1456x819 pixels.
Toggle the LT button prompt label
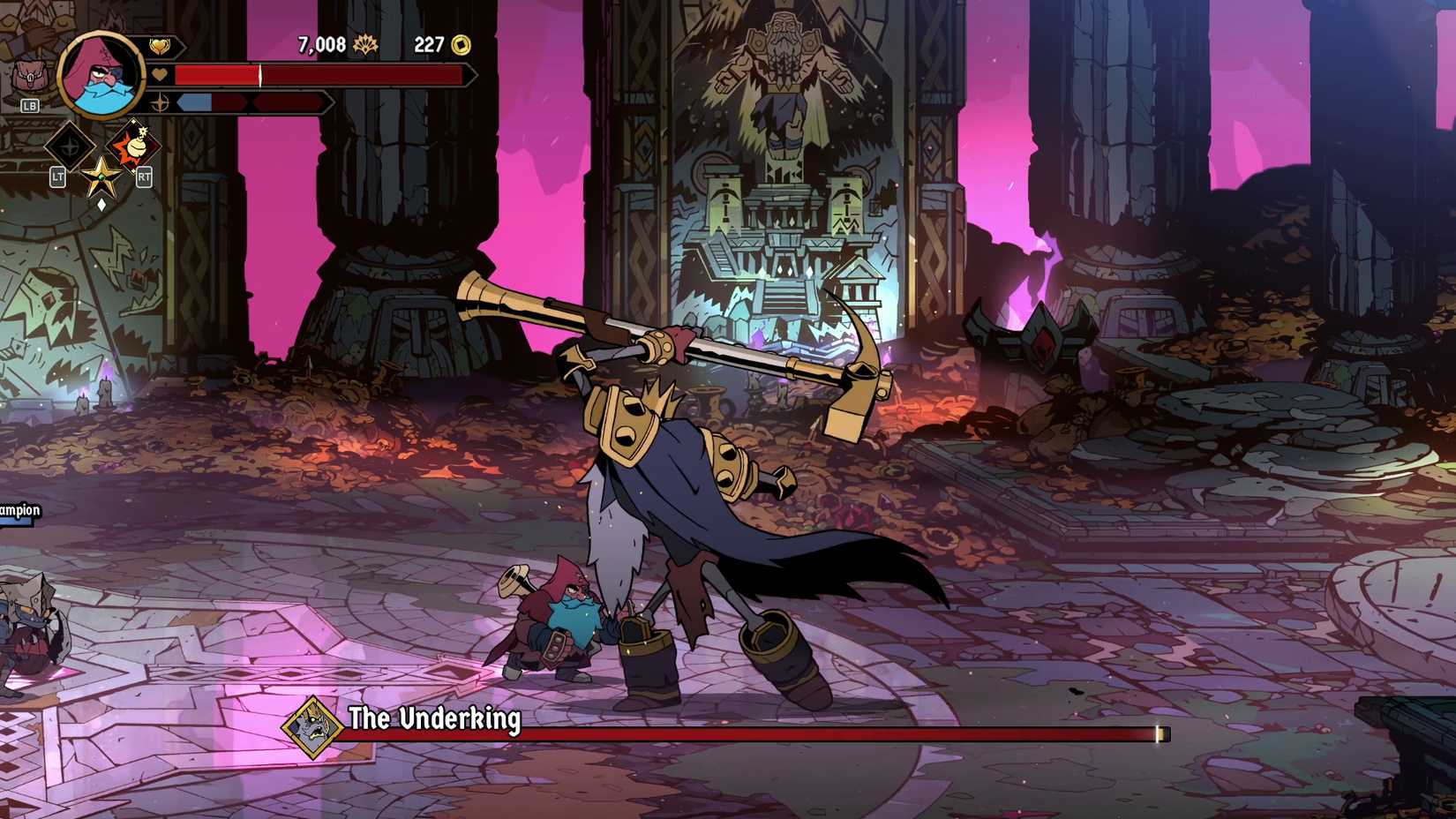click(57, 177)
